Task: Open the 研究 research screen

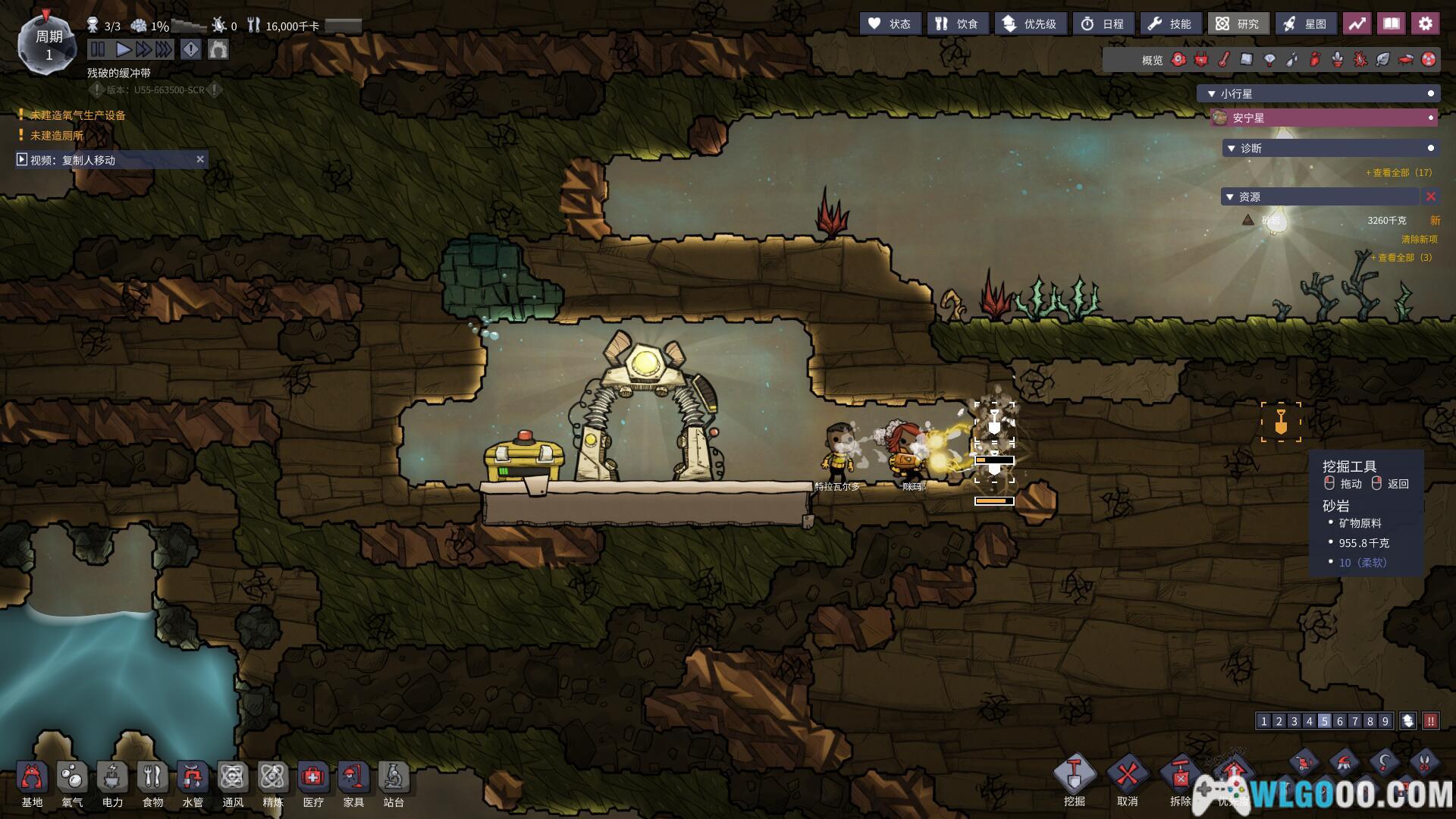Action: pos(1238,24)
